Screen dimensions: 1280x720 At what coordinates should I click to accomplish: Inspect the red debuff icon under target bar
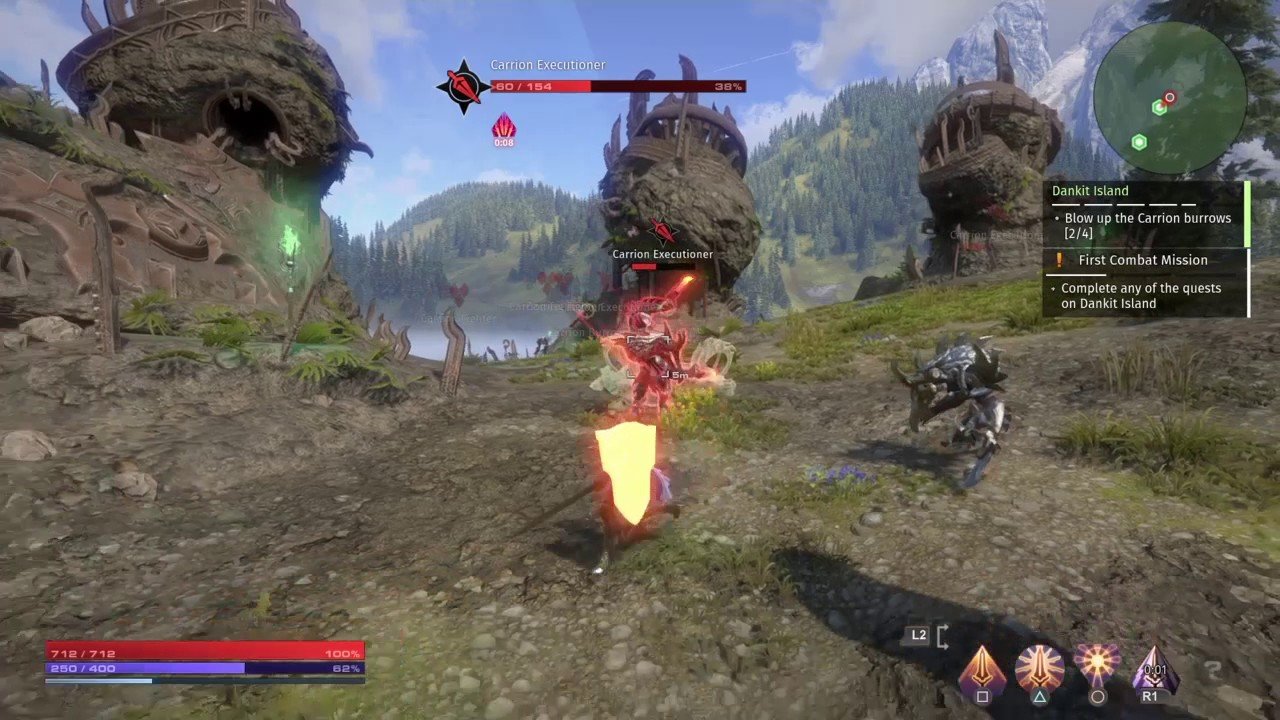tap(503, 127)
